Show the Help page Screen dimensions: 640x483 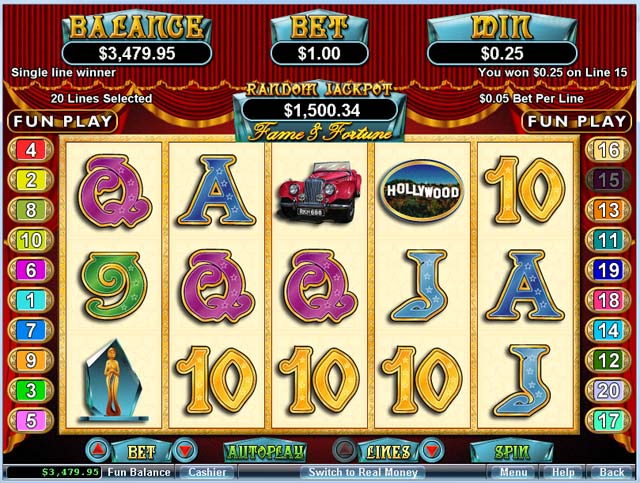pyautogui.click(x=563, y=472)
